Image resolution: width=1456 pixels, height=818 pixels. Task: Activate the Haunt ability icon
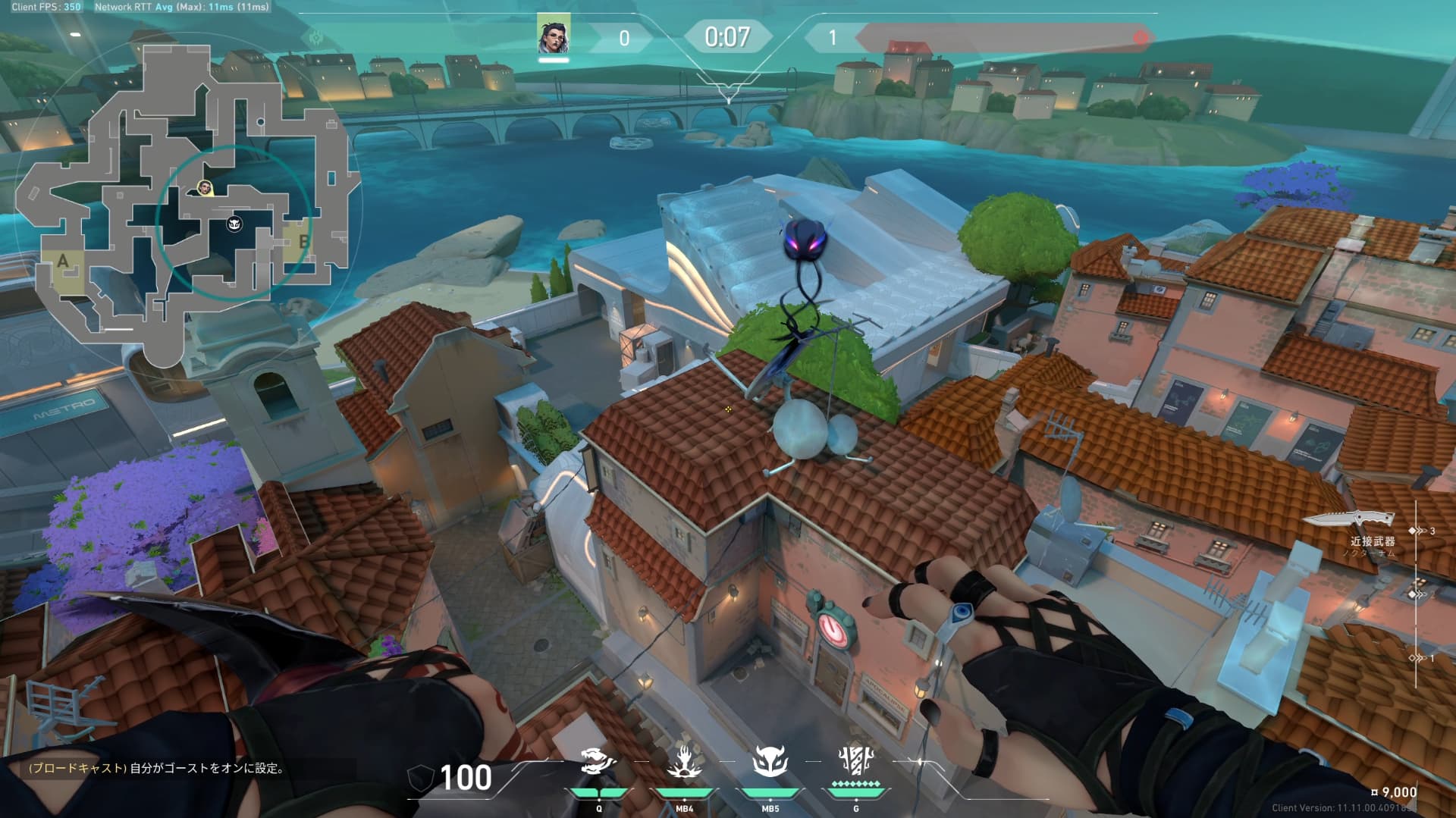(x=770, y=761)
